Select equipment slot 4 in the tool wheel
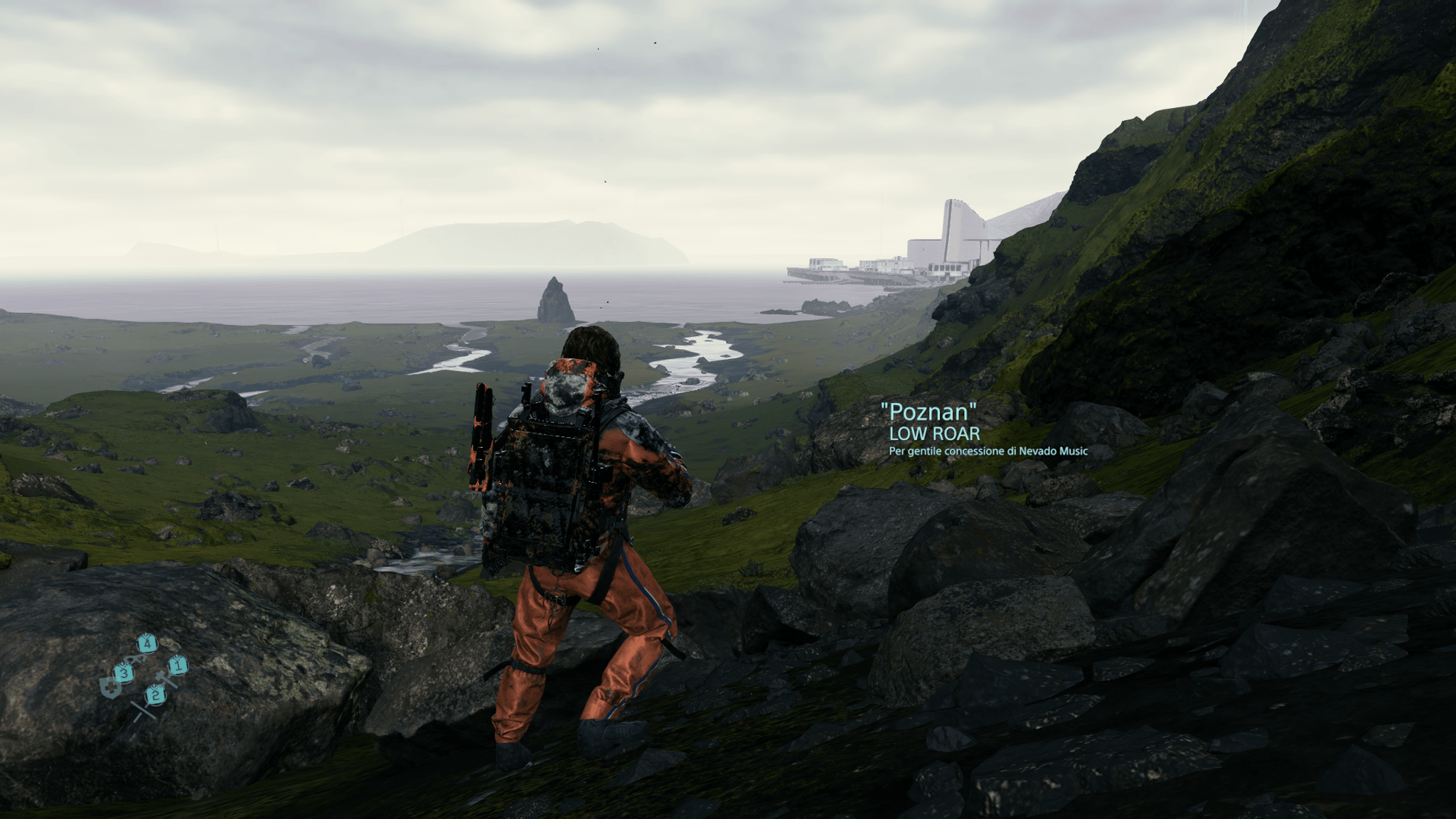The image size is (1456, 819). tap(148, 642)
